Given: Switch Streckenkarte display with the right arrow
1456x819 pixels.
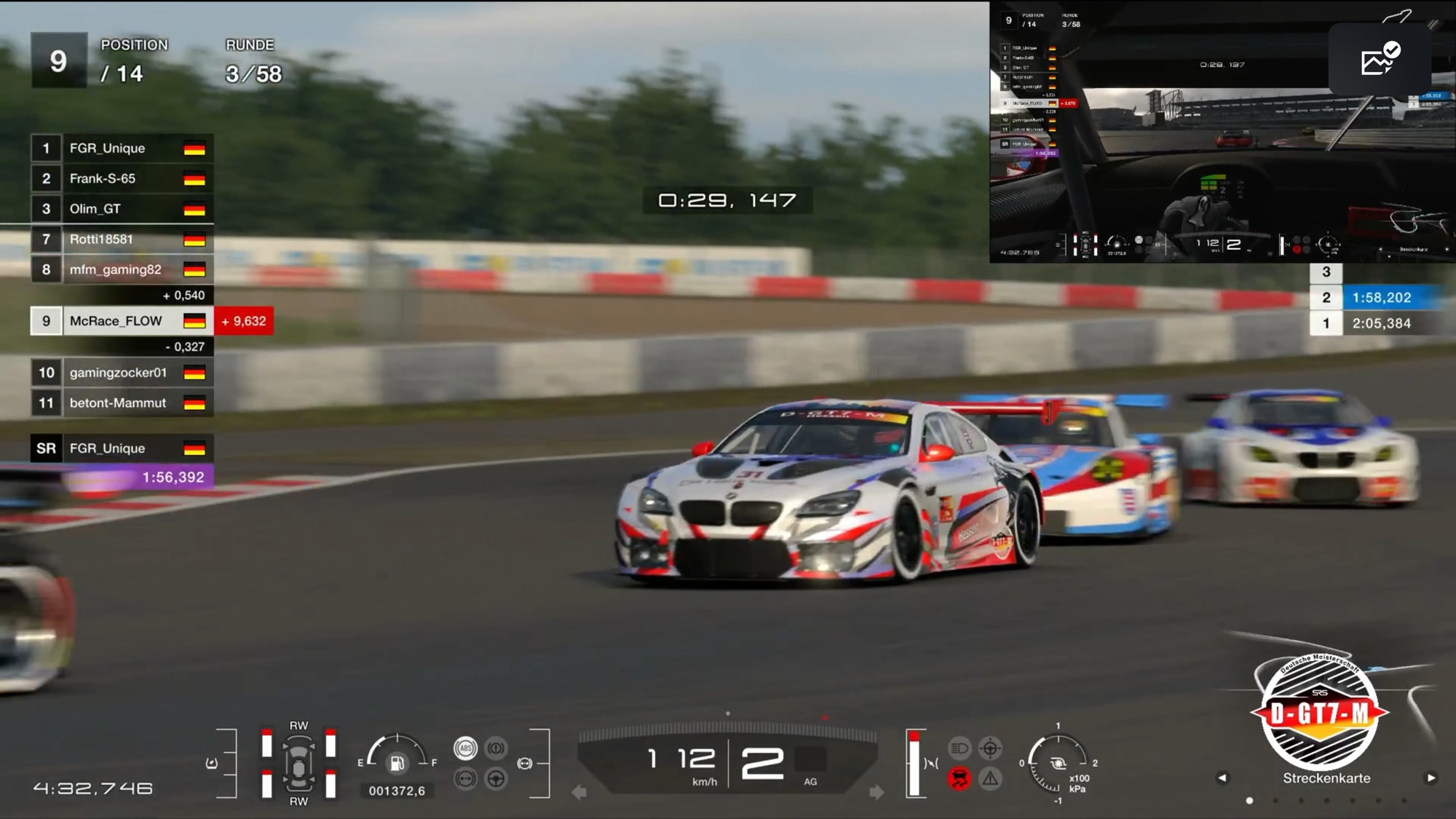Looking at the screenshot, I should [x=1431, y=778].
